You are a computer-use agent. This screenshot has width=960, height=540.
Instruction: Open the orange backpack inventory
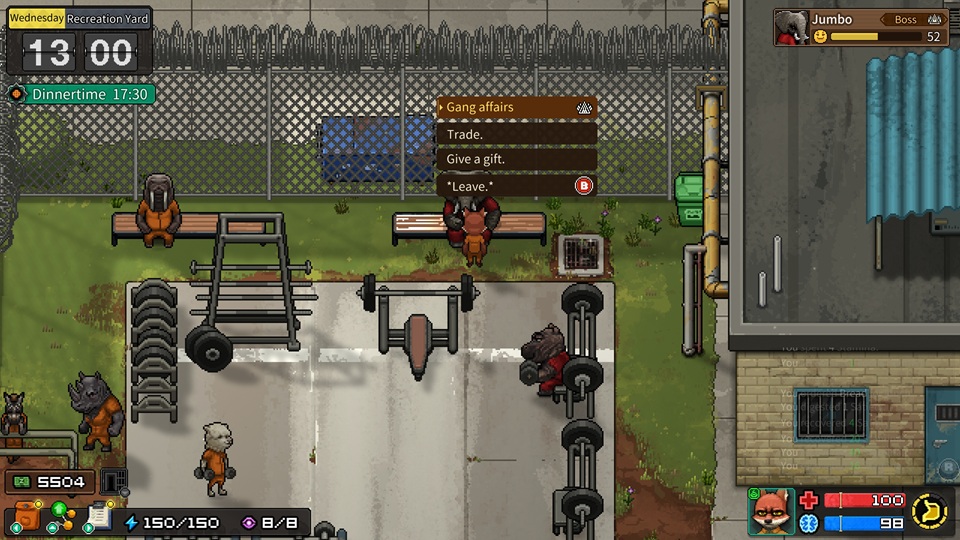[27, 518]
